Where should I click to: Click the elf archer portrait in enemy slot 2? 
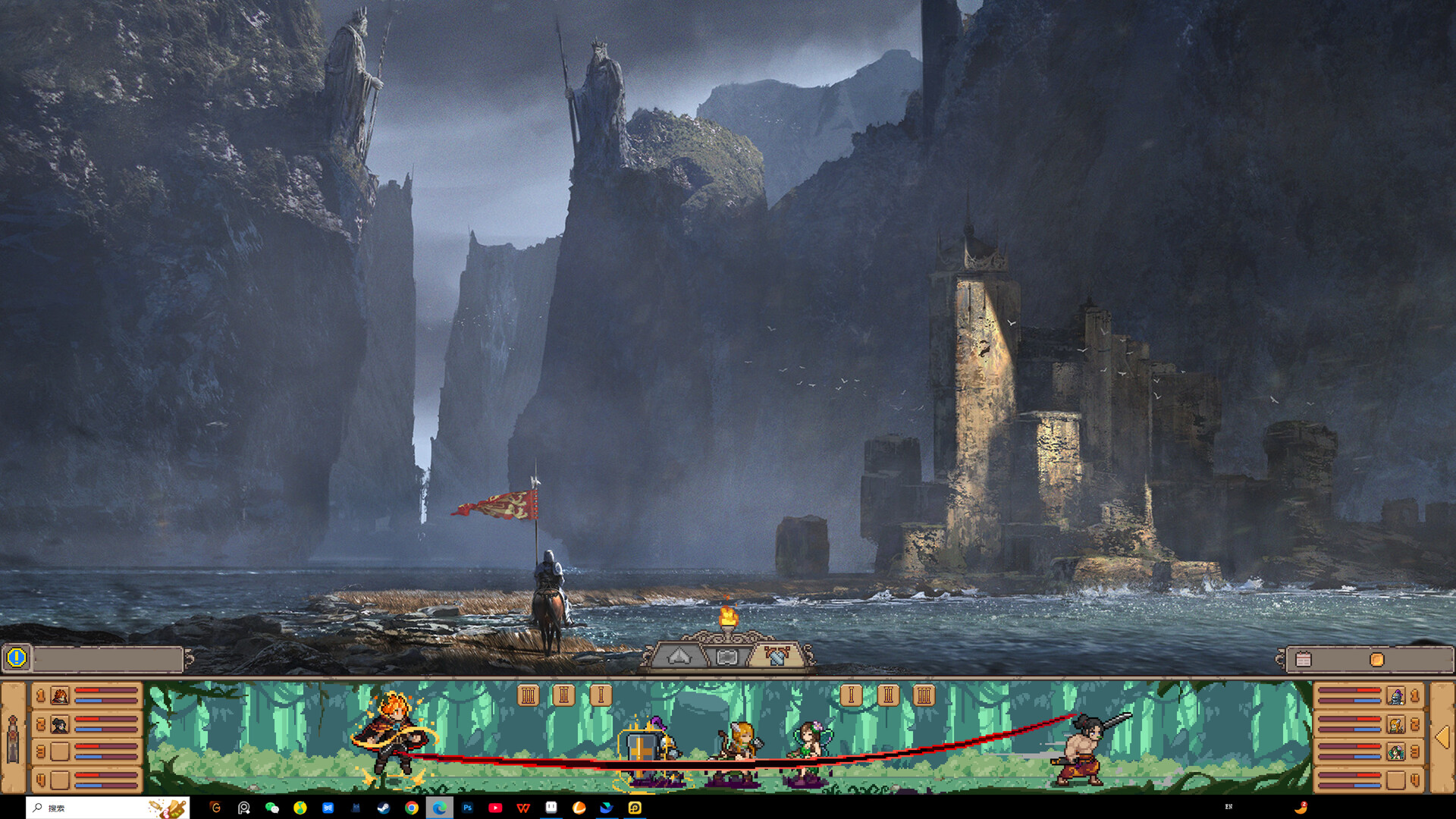[1395, 725]
